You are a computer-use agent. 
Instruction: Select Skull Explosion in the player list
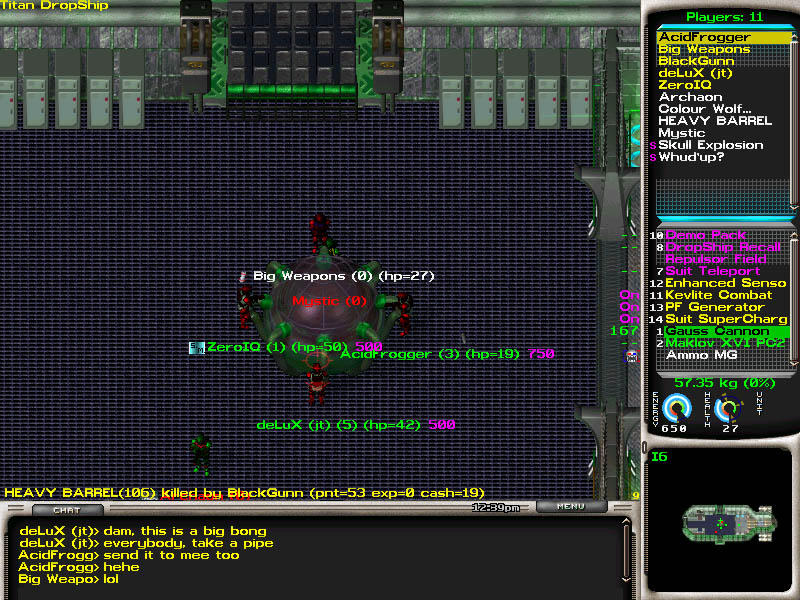click(710, 145)
